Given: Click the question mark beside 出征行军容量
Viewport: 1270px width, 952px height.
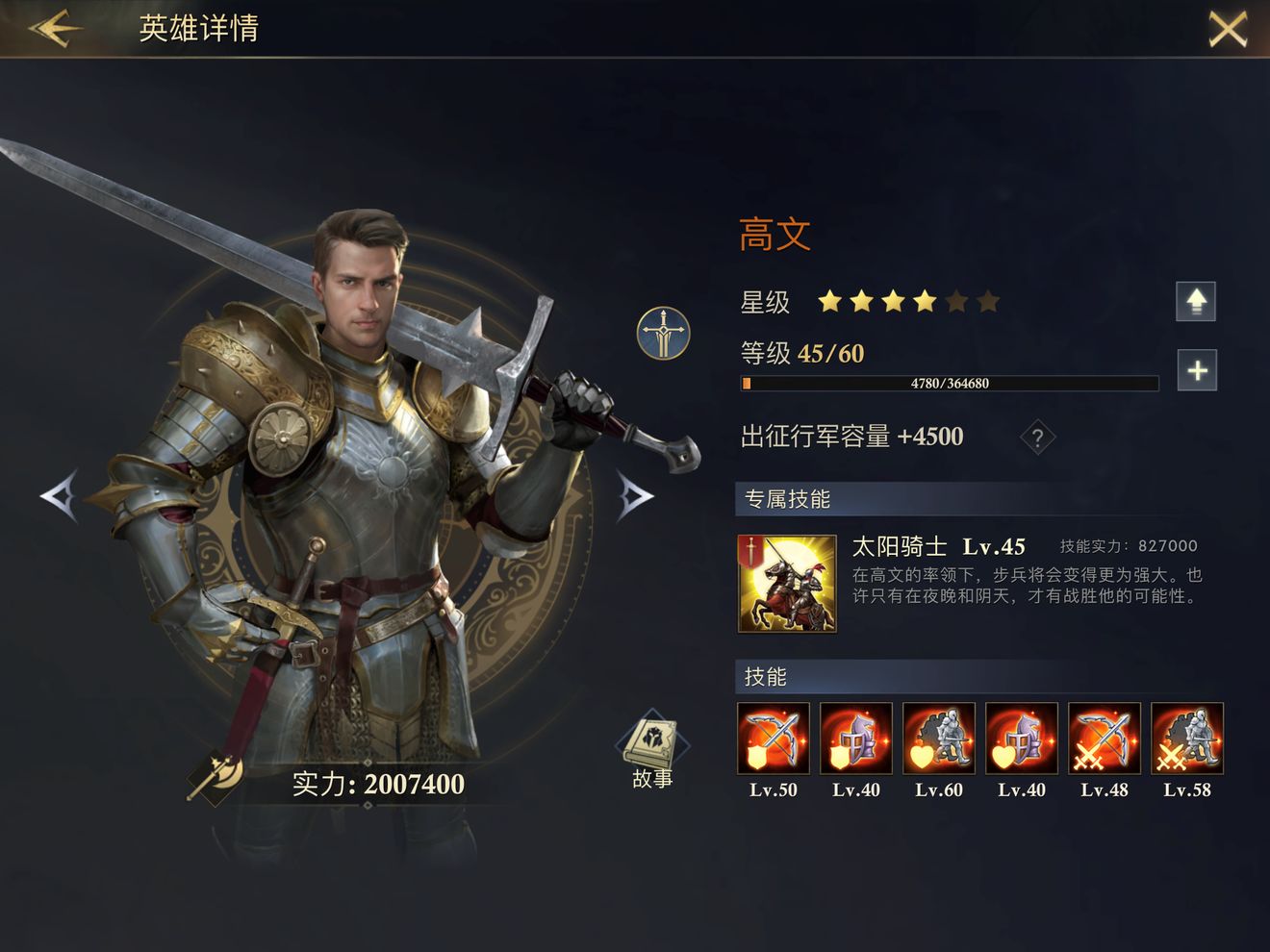Looking at the screenshot, I should pyautogui.click(x=1036, y=438).
